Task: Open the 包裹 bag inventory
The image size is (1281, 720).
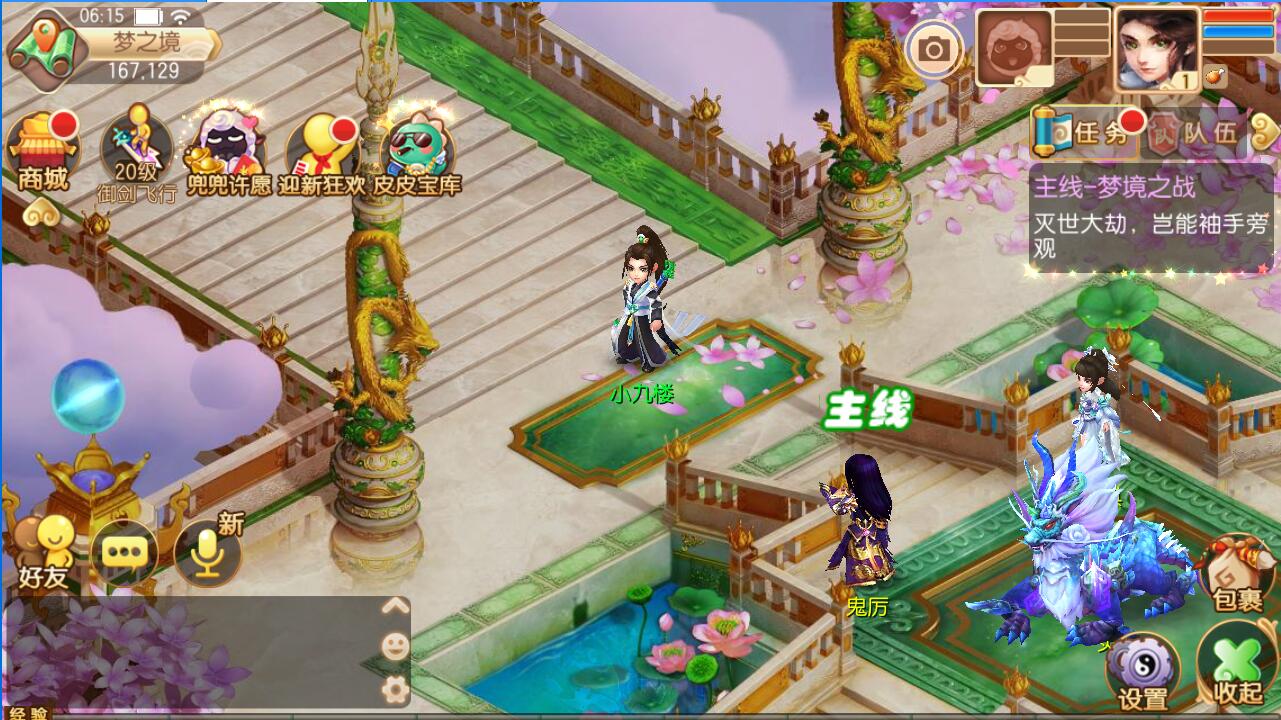Action: coord(1236,575)
